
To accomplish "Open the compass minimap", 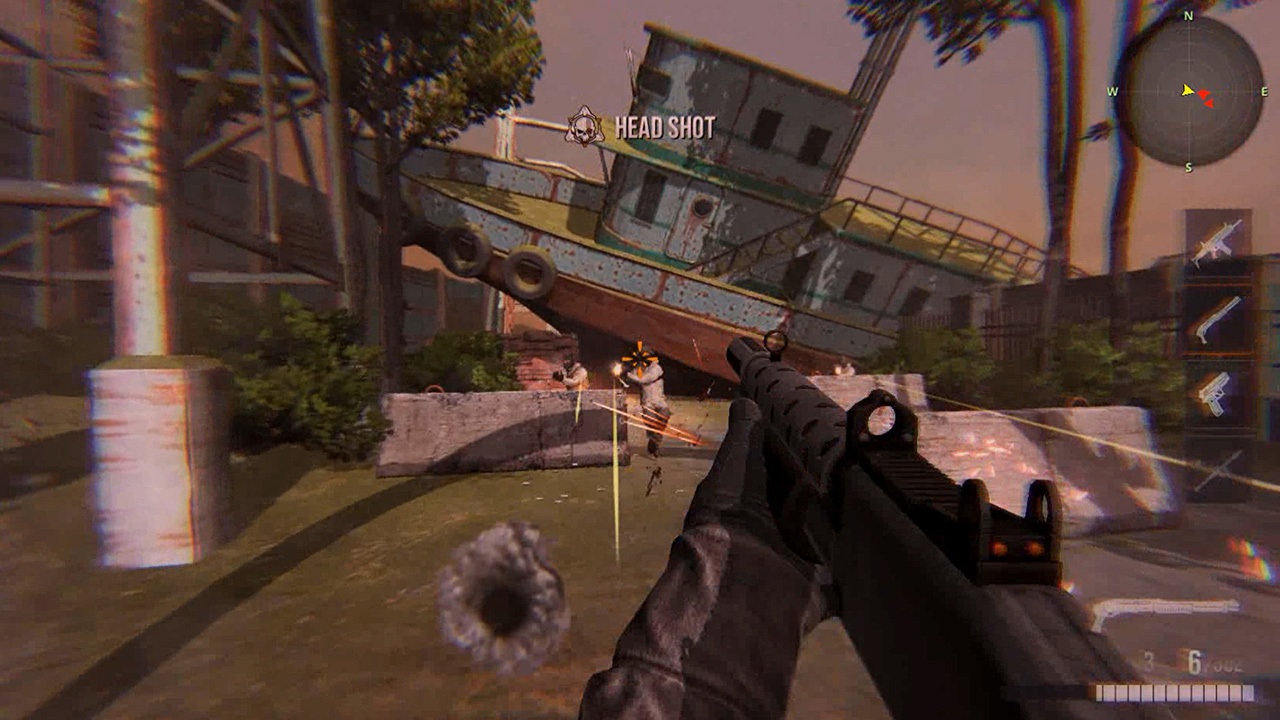I will tap(1190, 90).
